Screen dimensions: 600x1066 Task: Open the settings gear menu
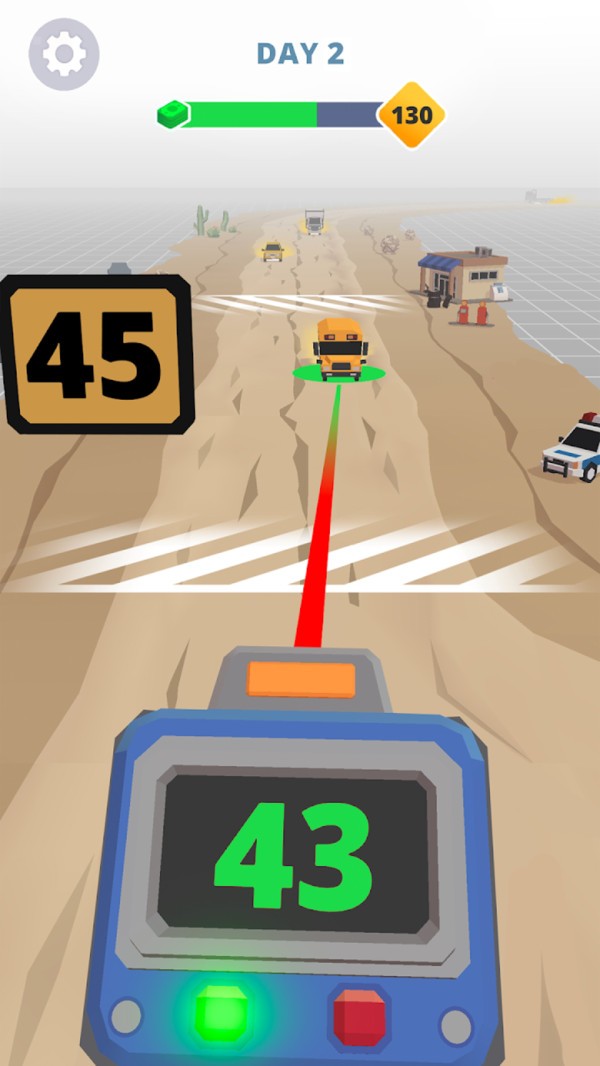tap(64, 54)
